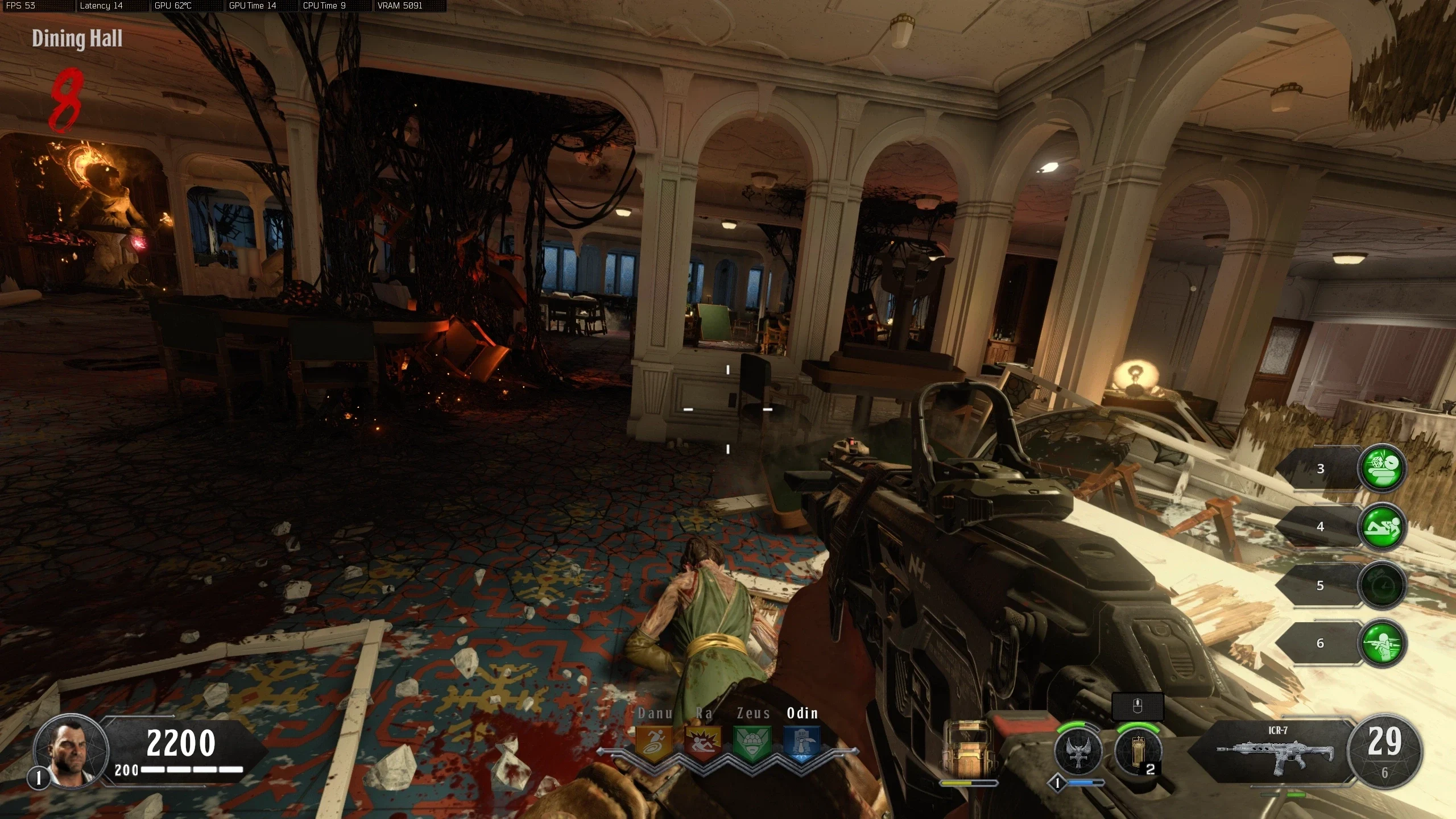1456x819 pixels.
Task: Click the dimmed alarm clock elixir
Action: pos(1381,585)
